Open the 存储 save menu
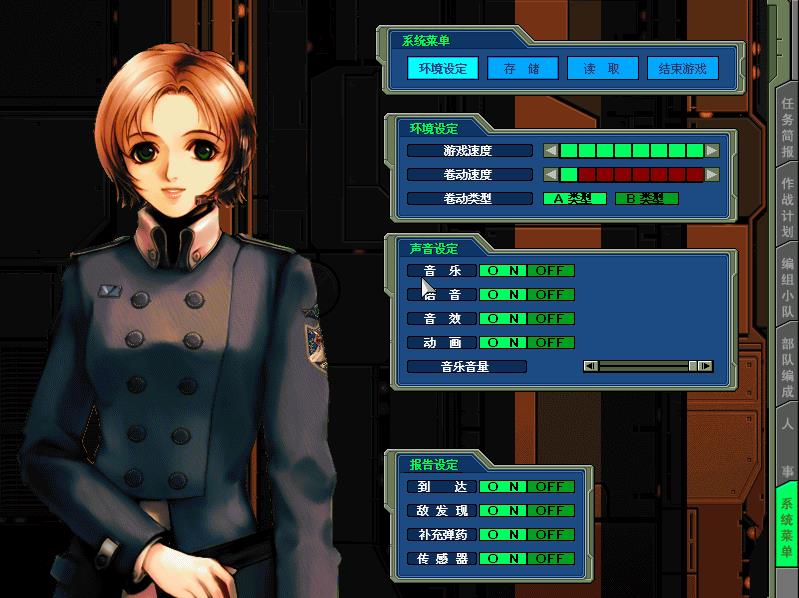 coord(521,69)
